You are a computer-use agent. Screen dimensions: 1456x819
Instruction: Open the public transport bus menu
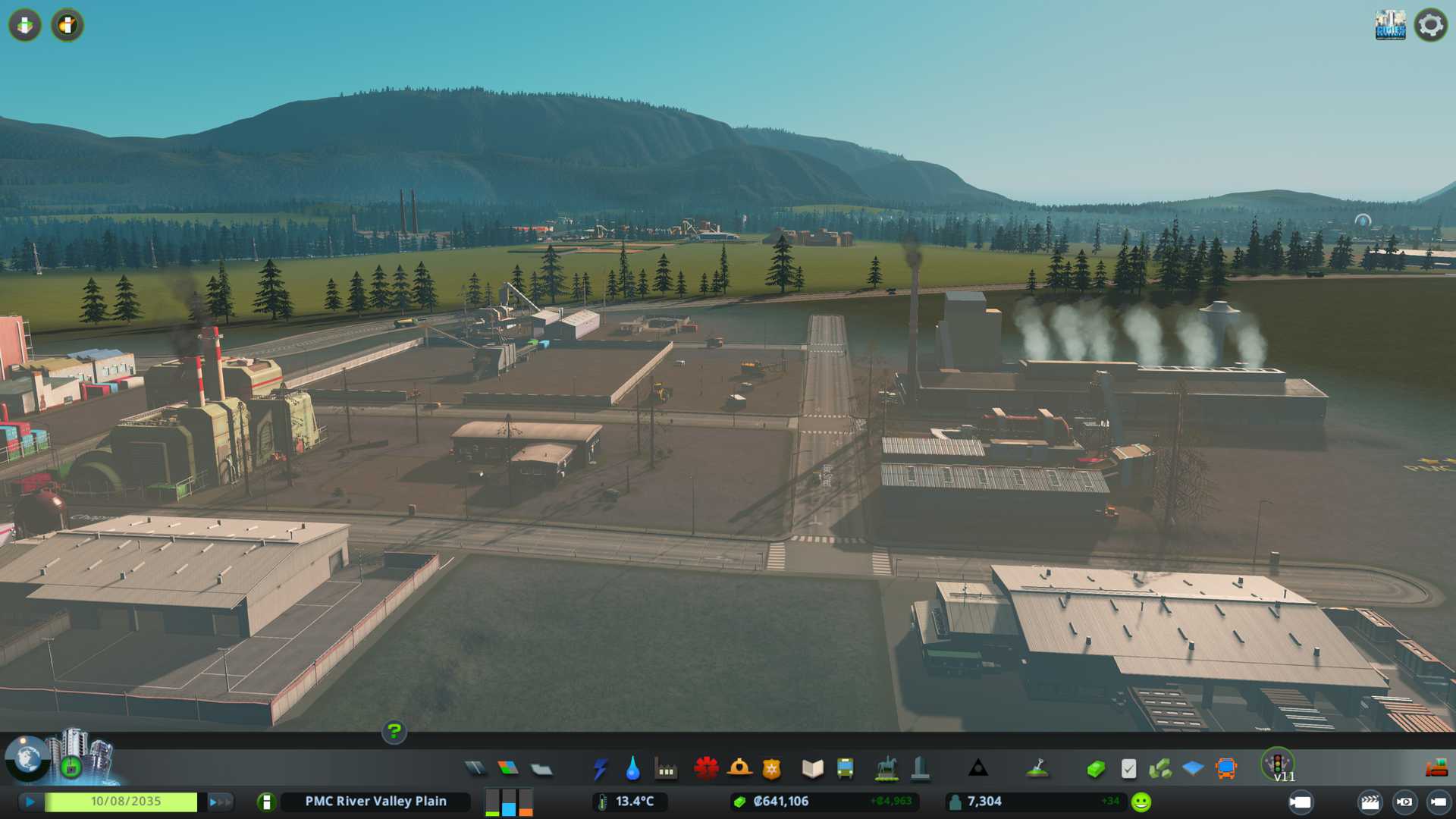pyautogui.click(x=845, y=769)
